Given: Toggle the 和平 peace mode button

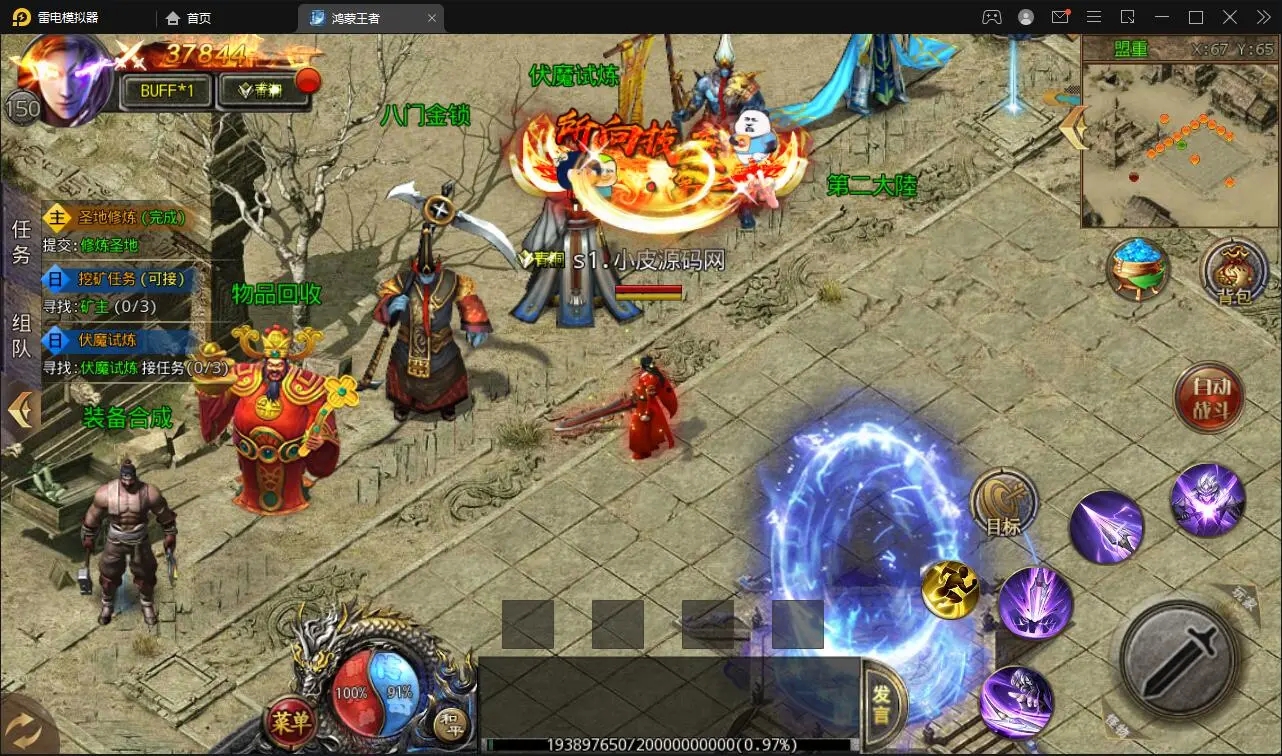Looking at the screenshot, I should 448,720.
